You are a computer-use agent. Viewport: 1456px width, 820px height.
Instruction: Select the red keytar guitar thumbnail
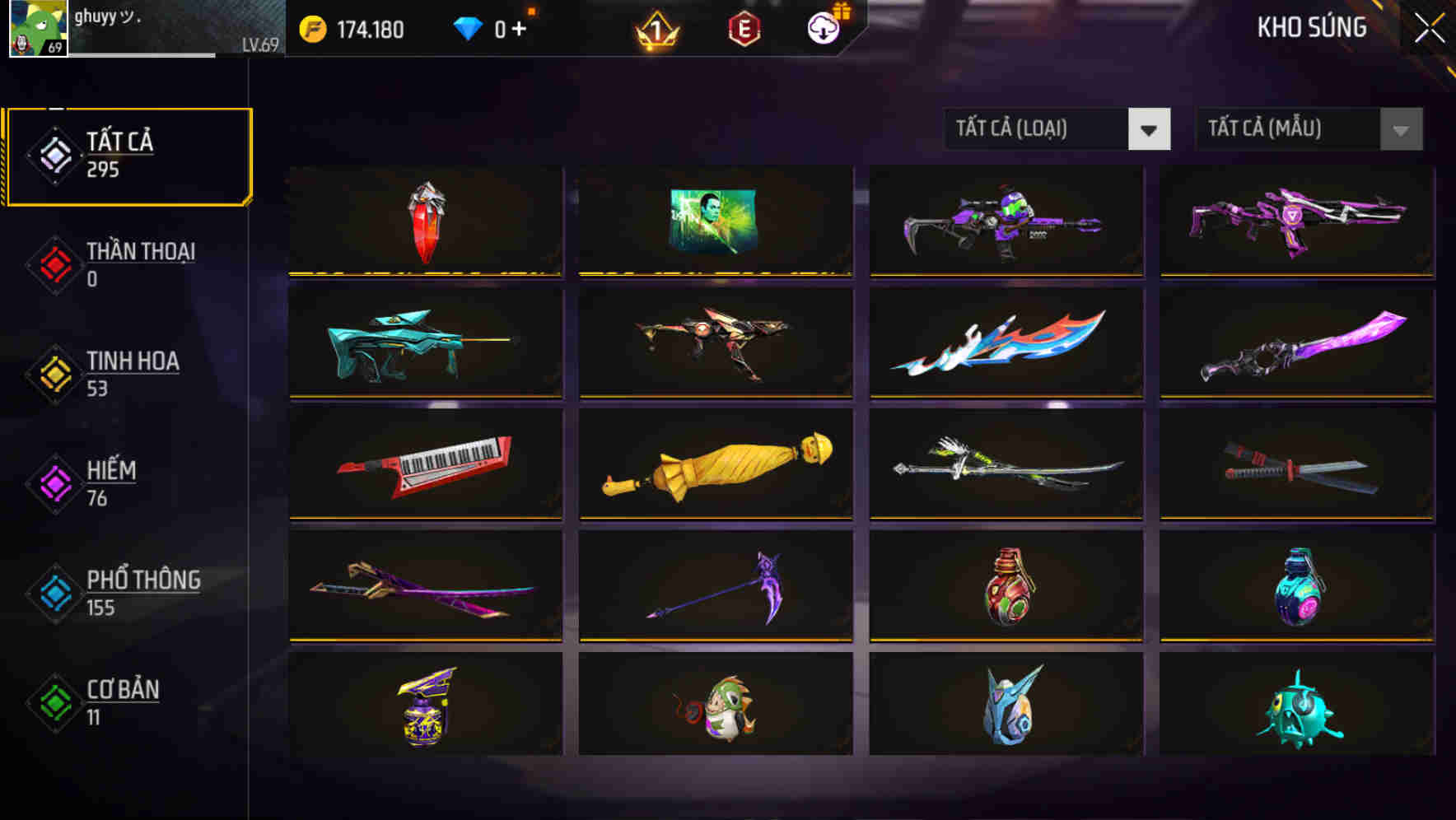pos(425,464)
